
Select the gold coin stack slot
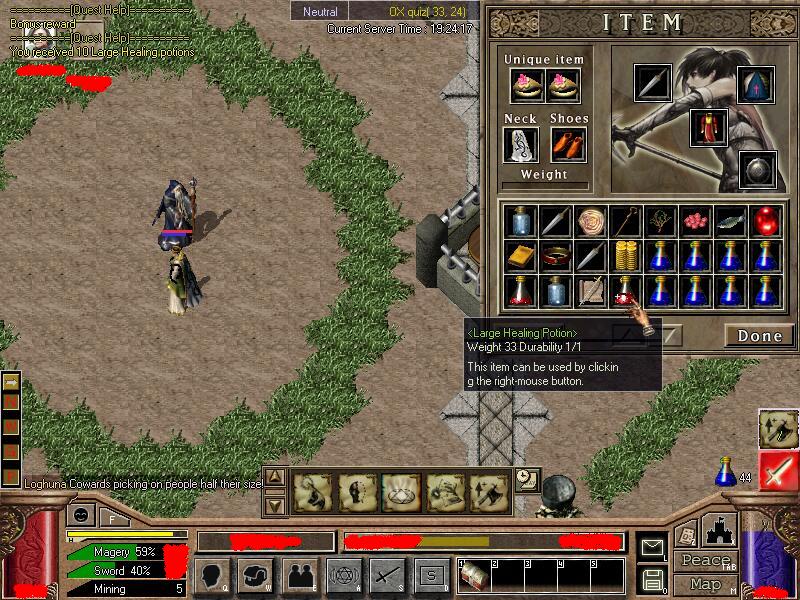coord(627,256)
